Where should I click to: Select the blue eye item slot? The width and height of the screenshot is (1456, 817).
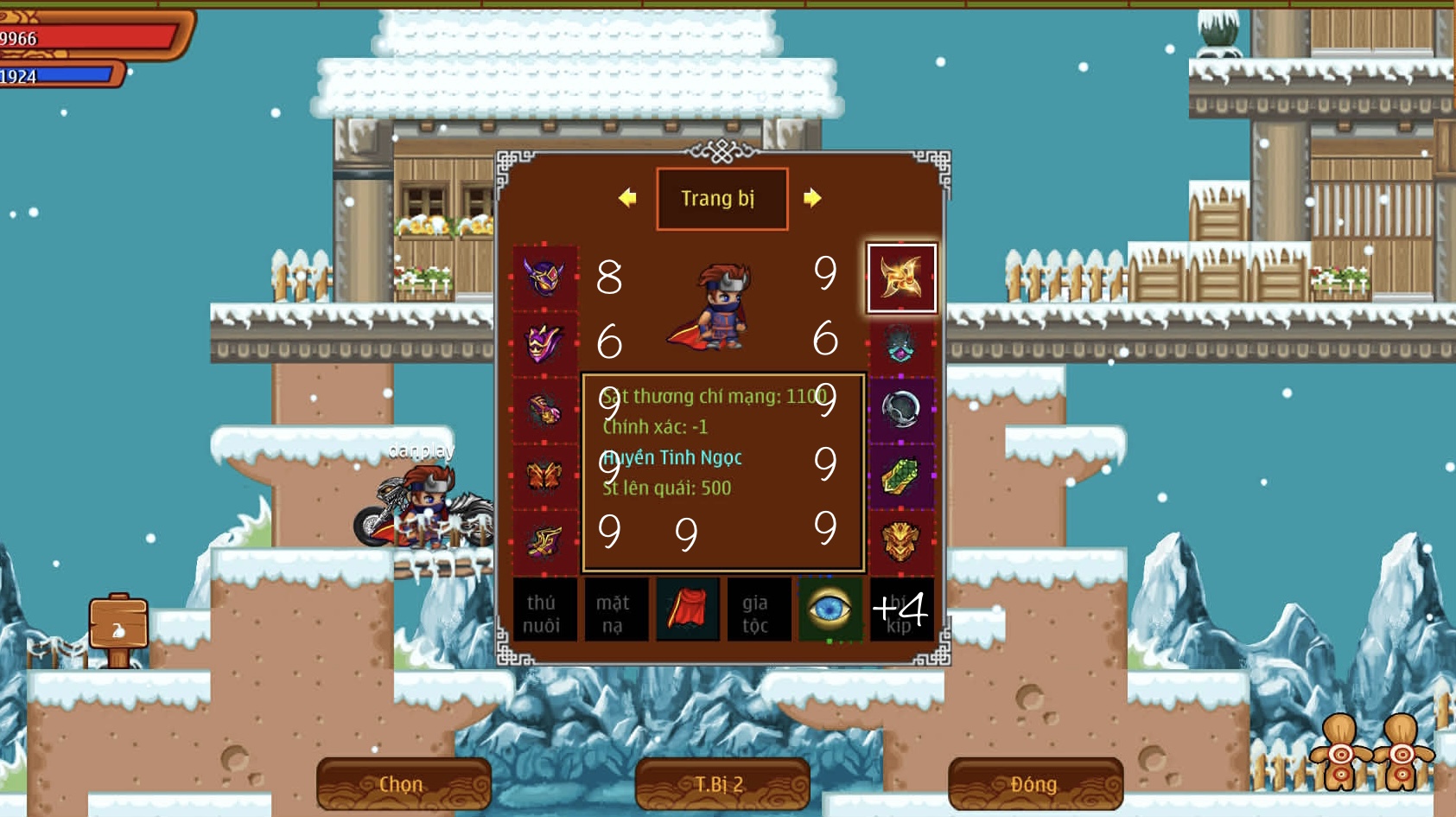830,610
